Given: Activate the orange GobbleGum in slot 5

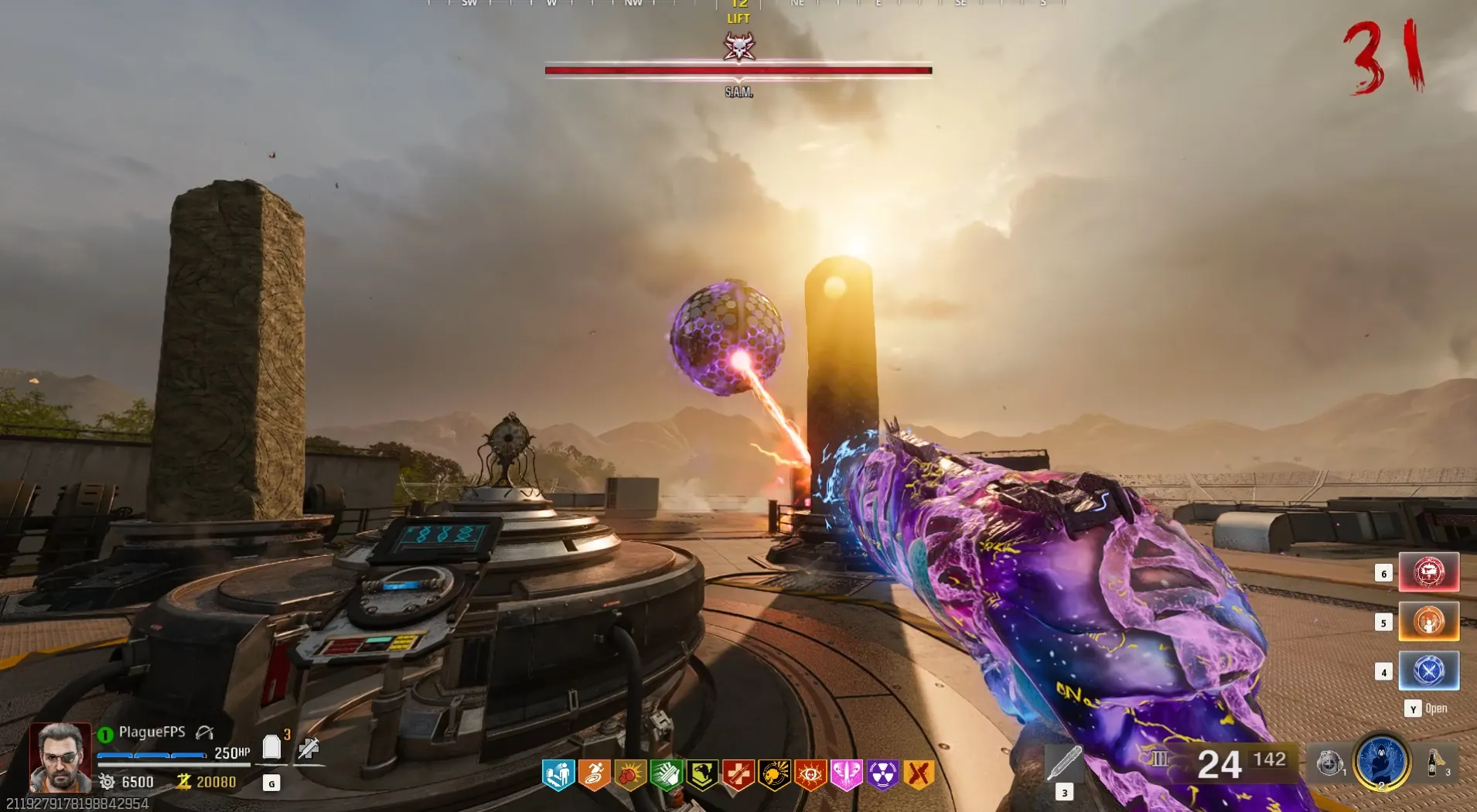Looking at the screenshot, I should [1428, 622].
